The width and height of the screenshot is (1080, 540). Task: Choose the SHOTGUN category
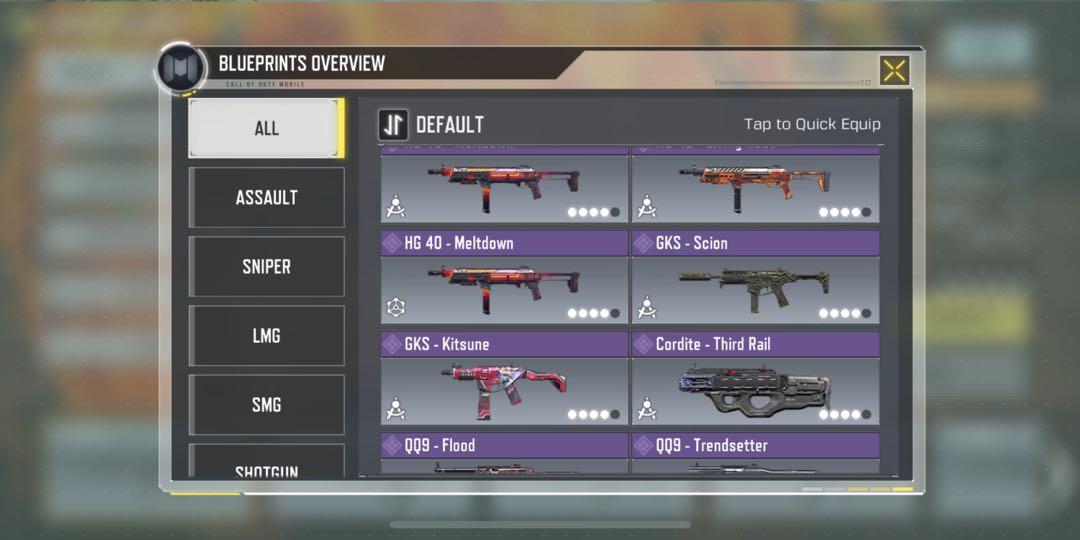266,467
